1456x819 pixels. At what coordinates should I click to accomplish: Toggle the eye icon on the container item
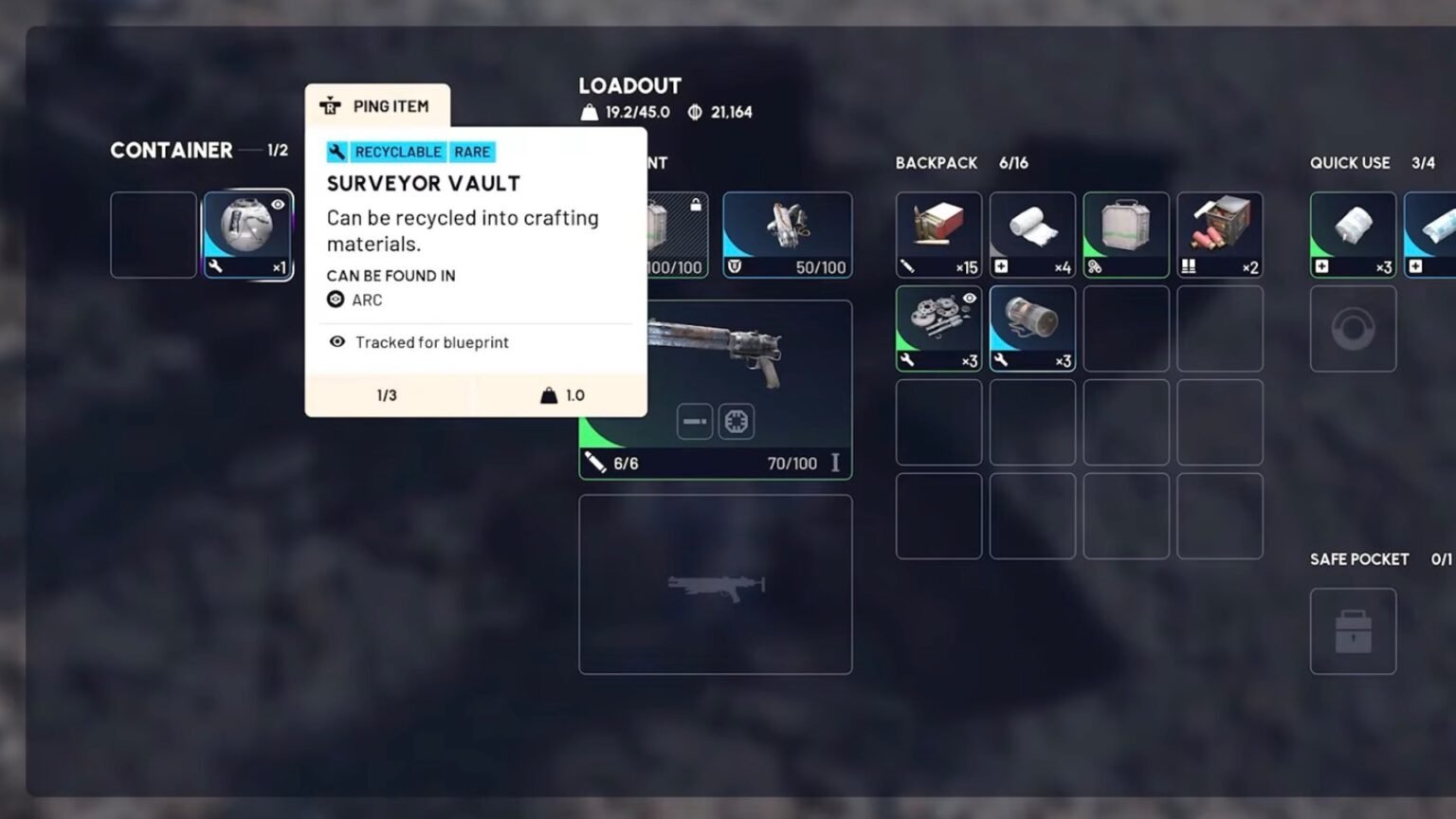(x=277, y=205)
